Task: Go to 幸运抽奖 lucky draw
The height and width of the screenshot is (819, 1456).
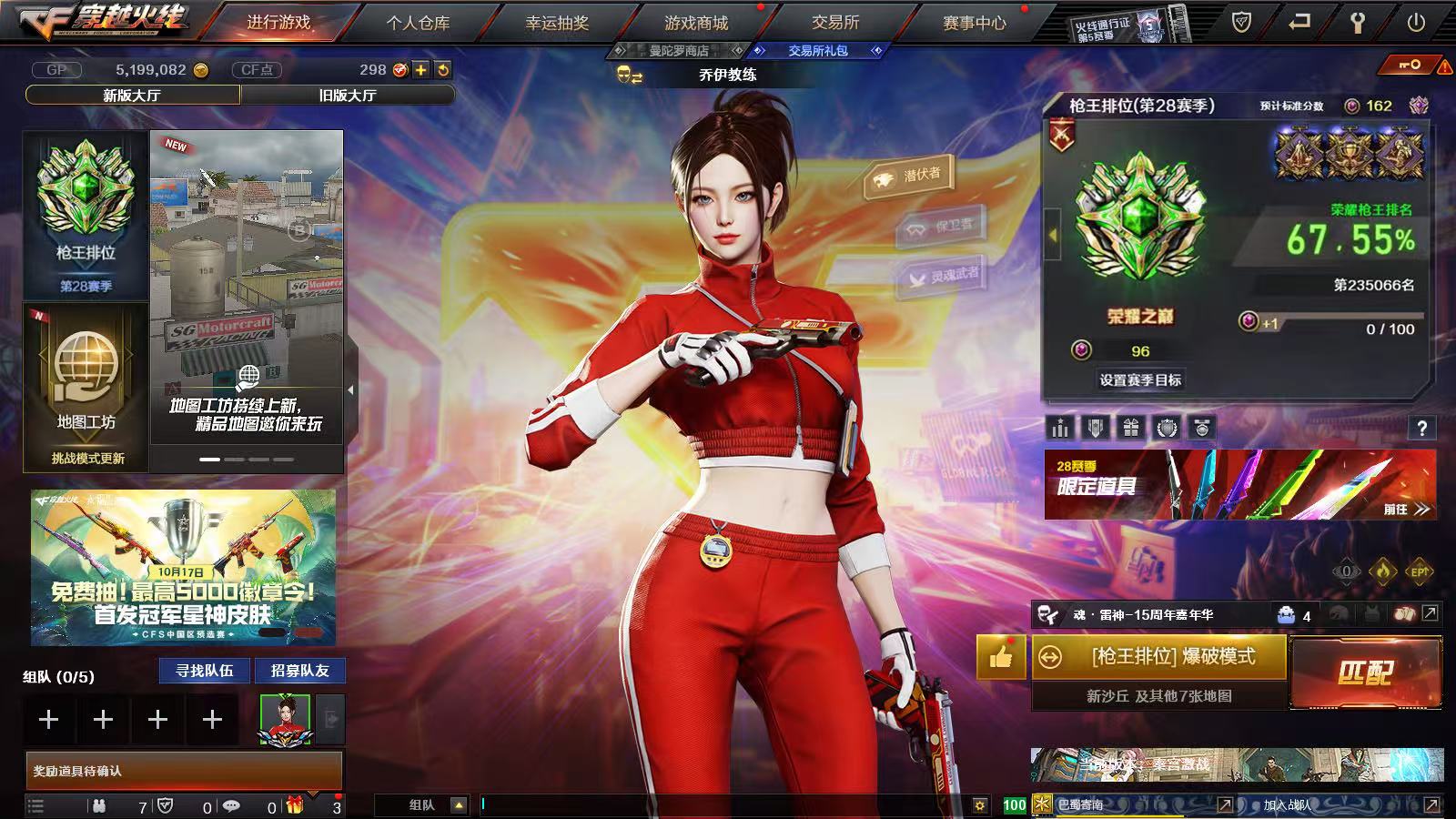Action: (x=557, y=23)
